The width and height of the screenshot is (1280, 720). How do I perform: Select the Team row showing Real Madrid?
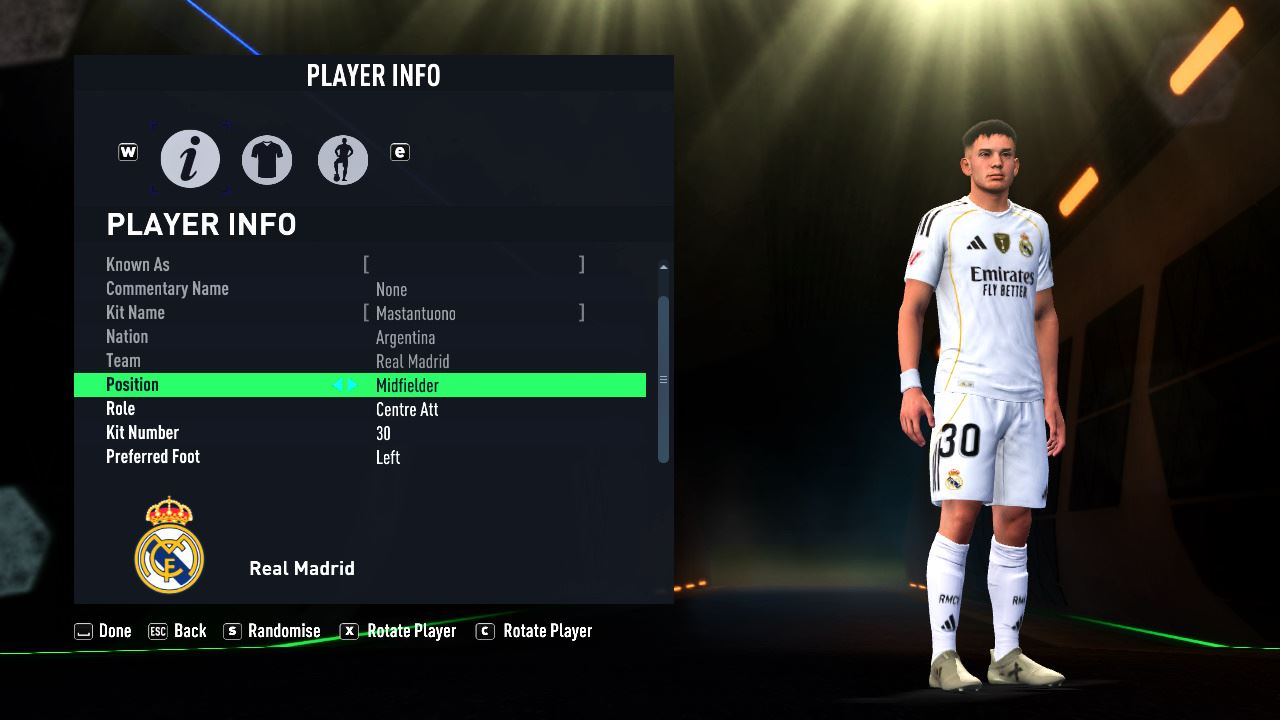[360, 361]
